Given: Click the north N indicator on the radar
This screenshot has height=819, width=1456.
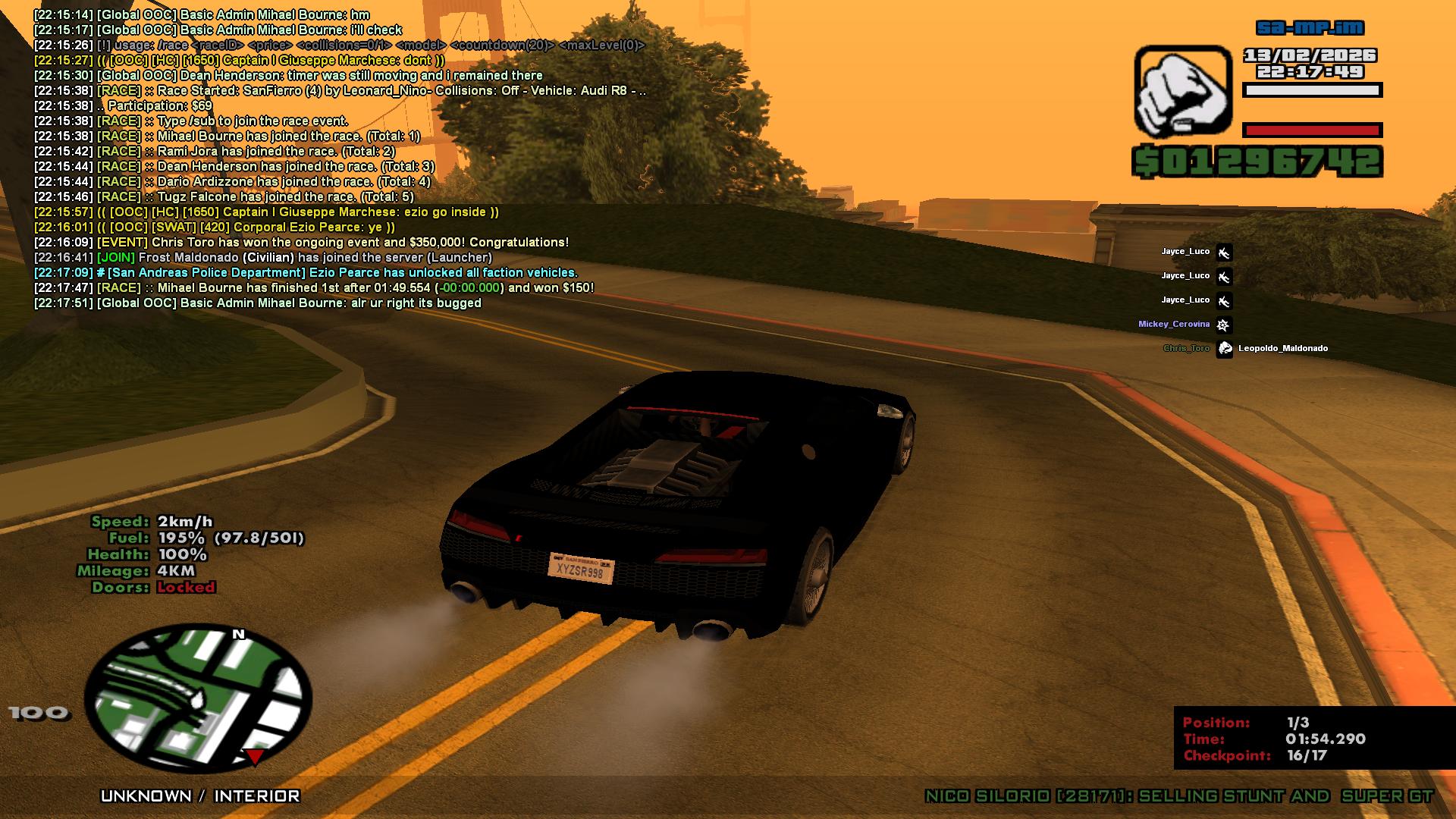Looking at the screenshot, I should click(x=239, y=634).
